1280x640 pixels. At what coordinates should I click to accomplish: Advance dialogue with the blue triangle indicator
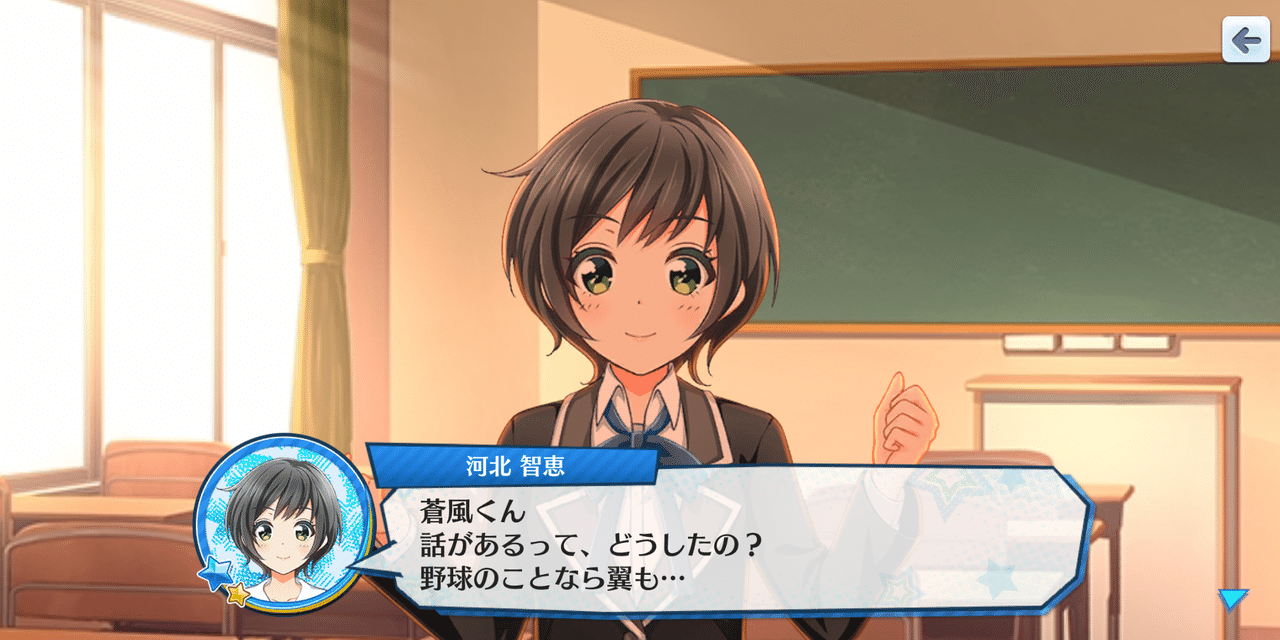coord(1232,599)
